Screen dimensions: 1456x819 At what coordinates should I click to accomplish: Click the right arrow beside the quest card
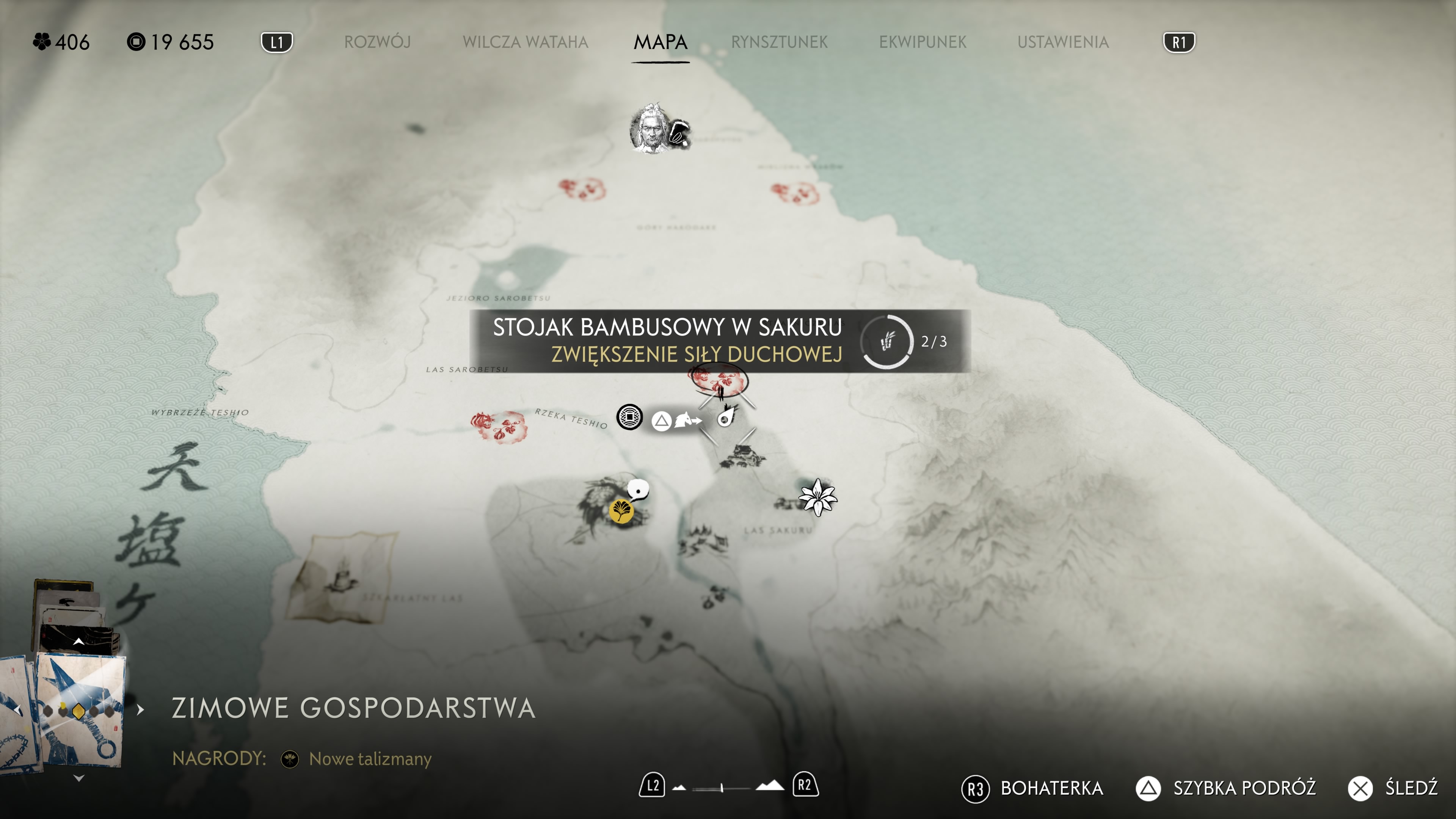click(x=141, y=709)
